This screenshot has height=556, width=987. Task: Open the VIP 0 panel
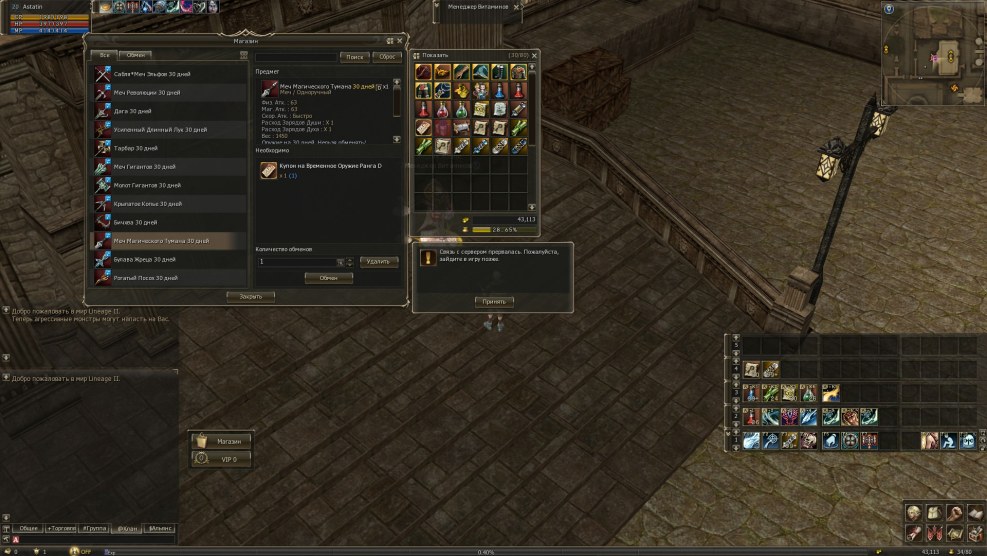tap(221, 458)
